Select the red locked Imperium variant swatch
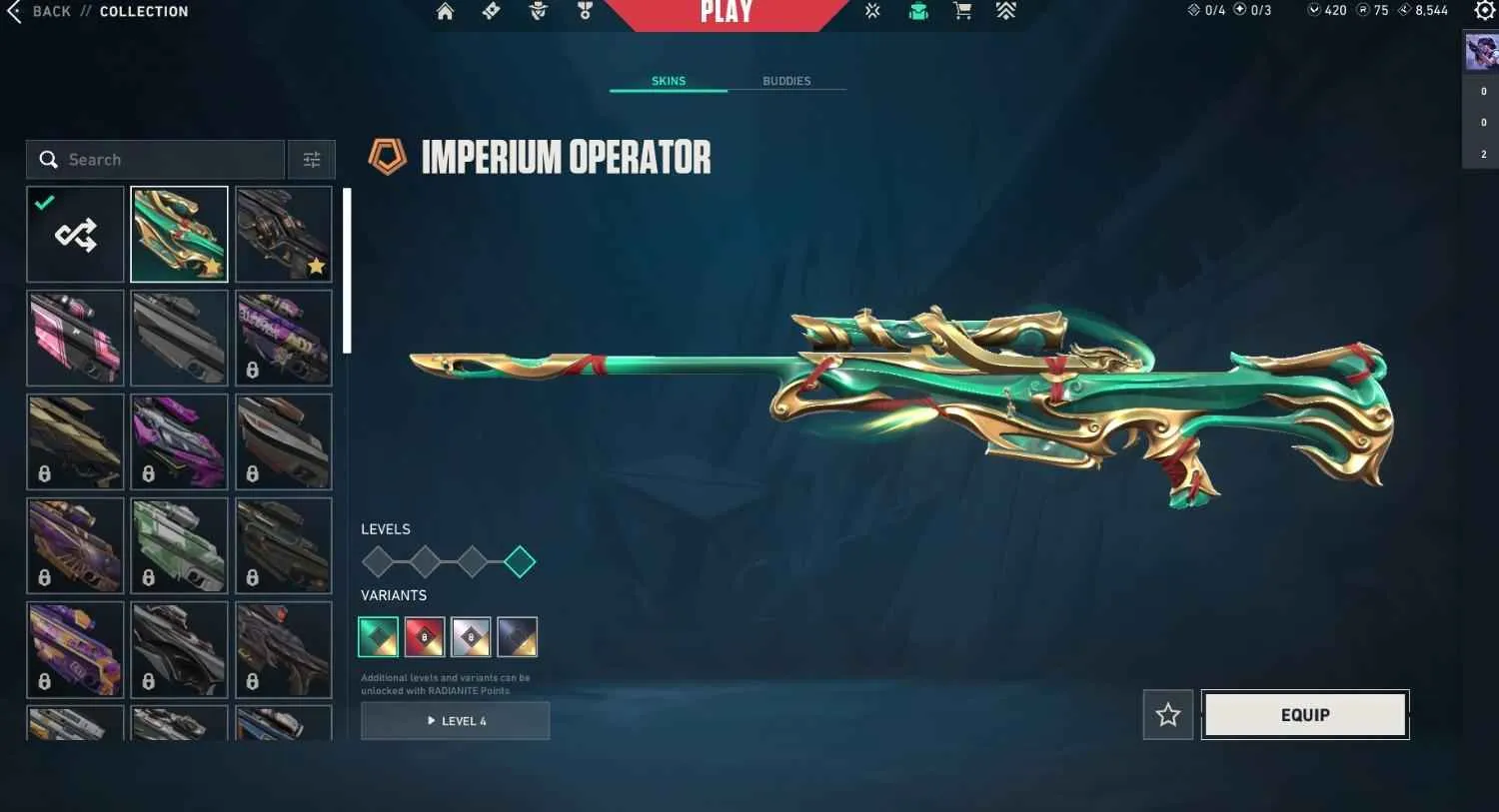This screenshot has width=1499, height=812. coord(424,635)
